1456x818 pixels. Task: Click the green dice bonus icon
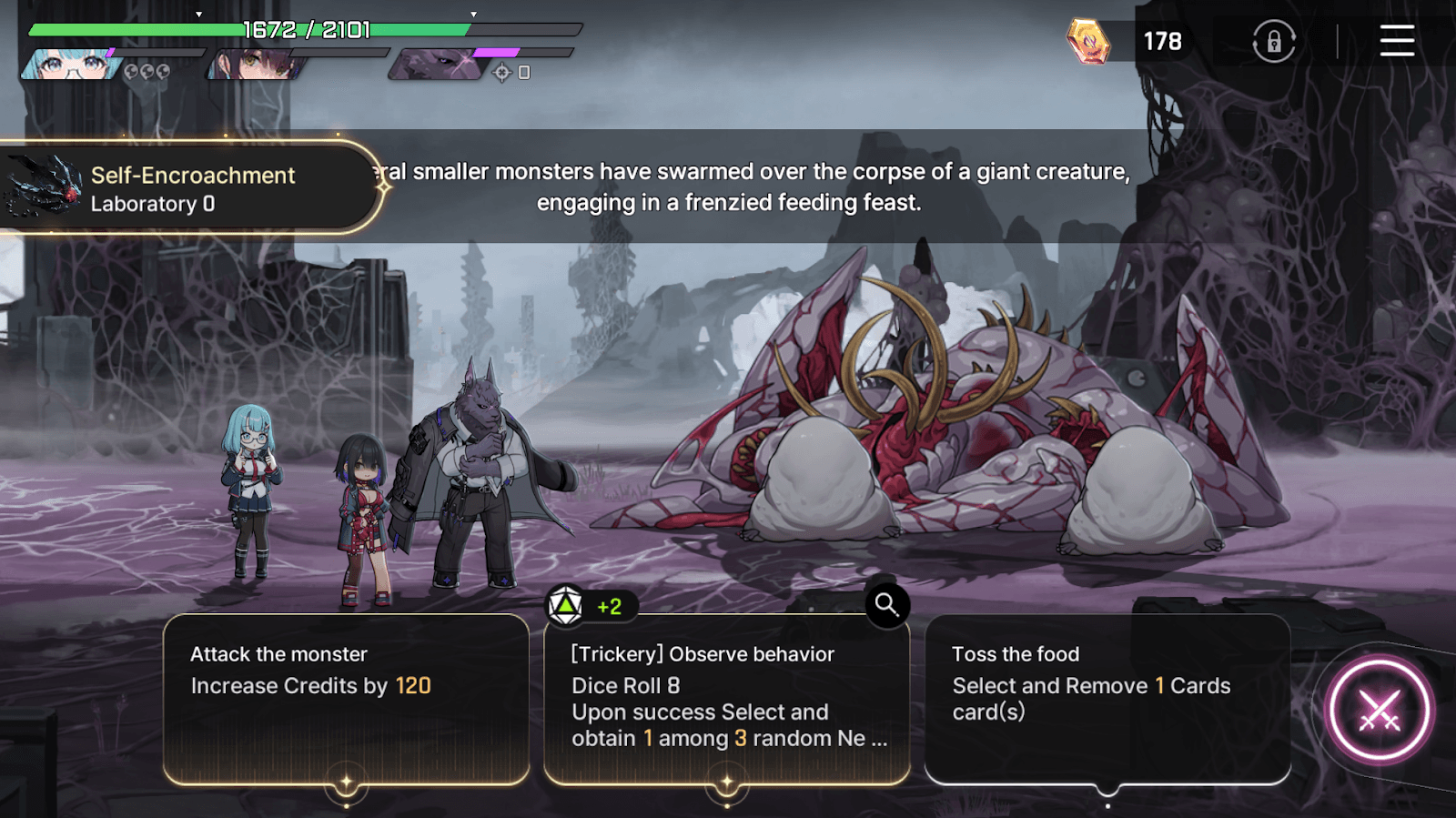(566, 606)
